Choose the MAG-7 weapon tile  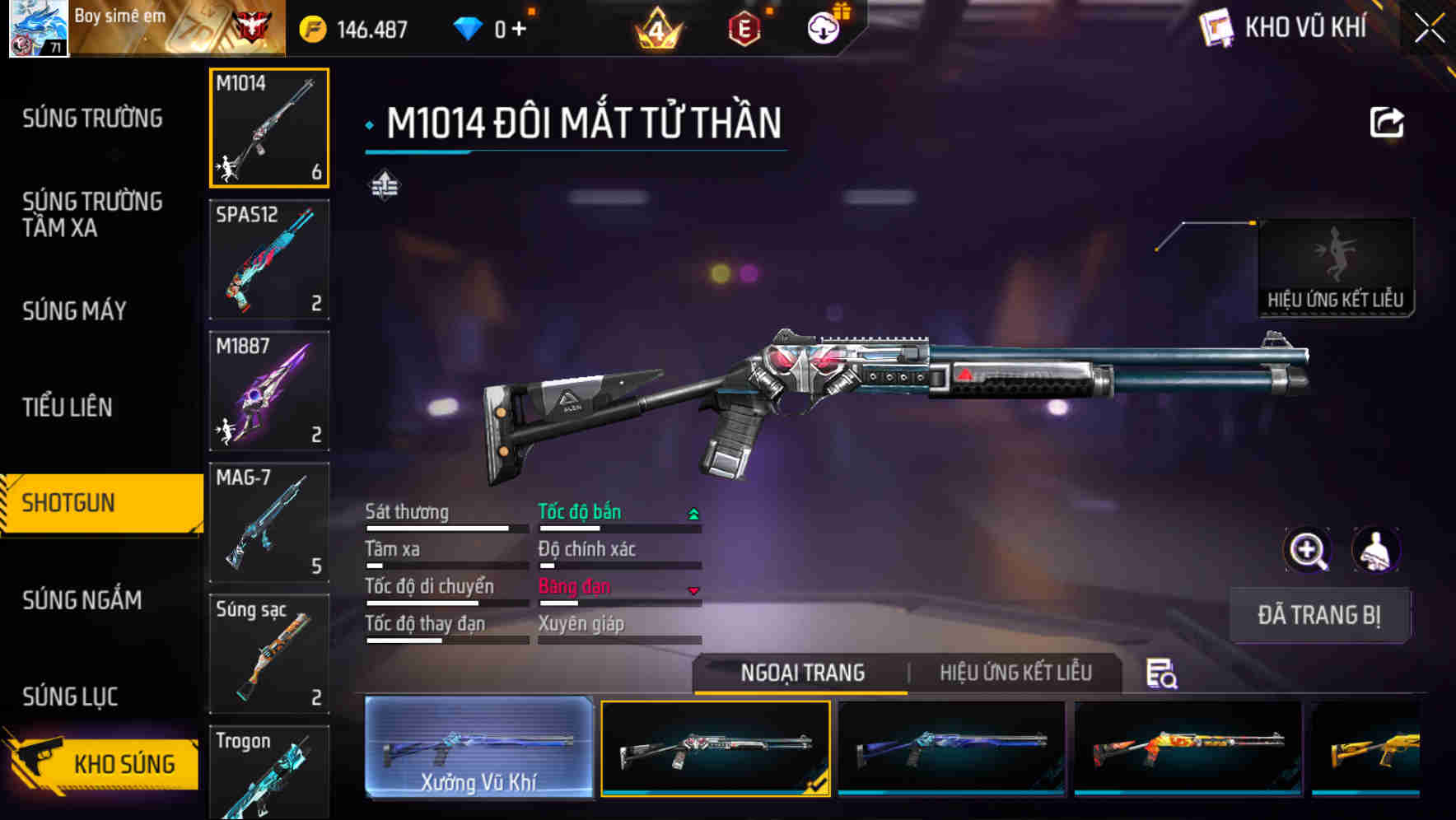click(269, 523)
